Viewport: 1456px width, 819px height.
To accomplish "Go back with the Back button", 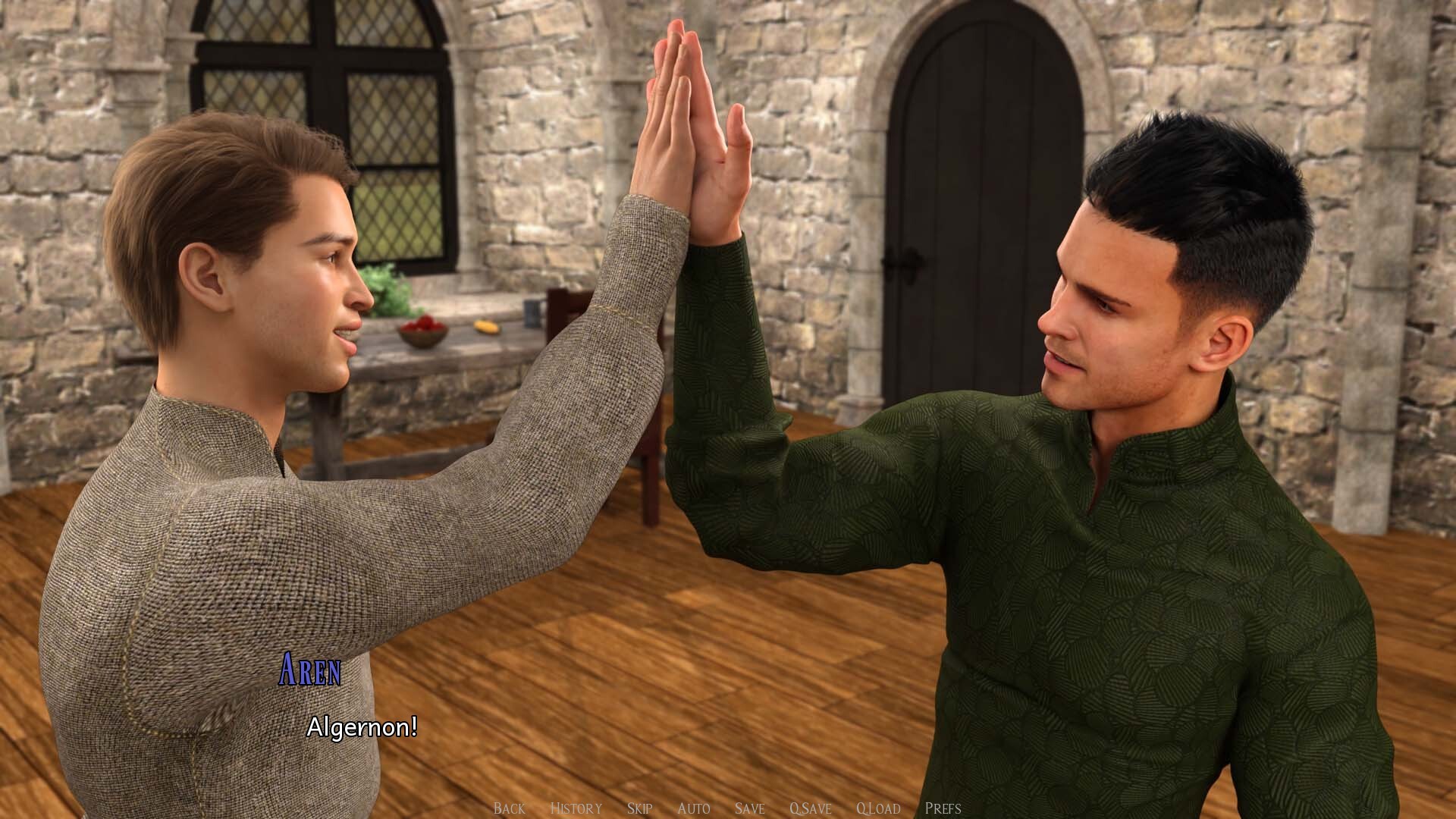I will pyautogui.click(x=509, y=808).
